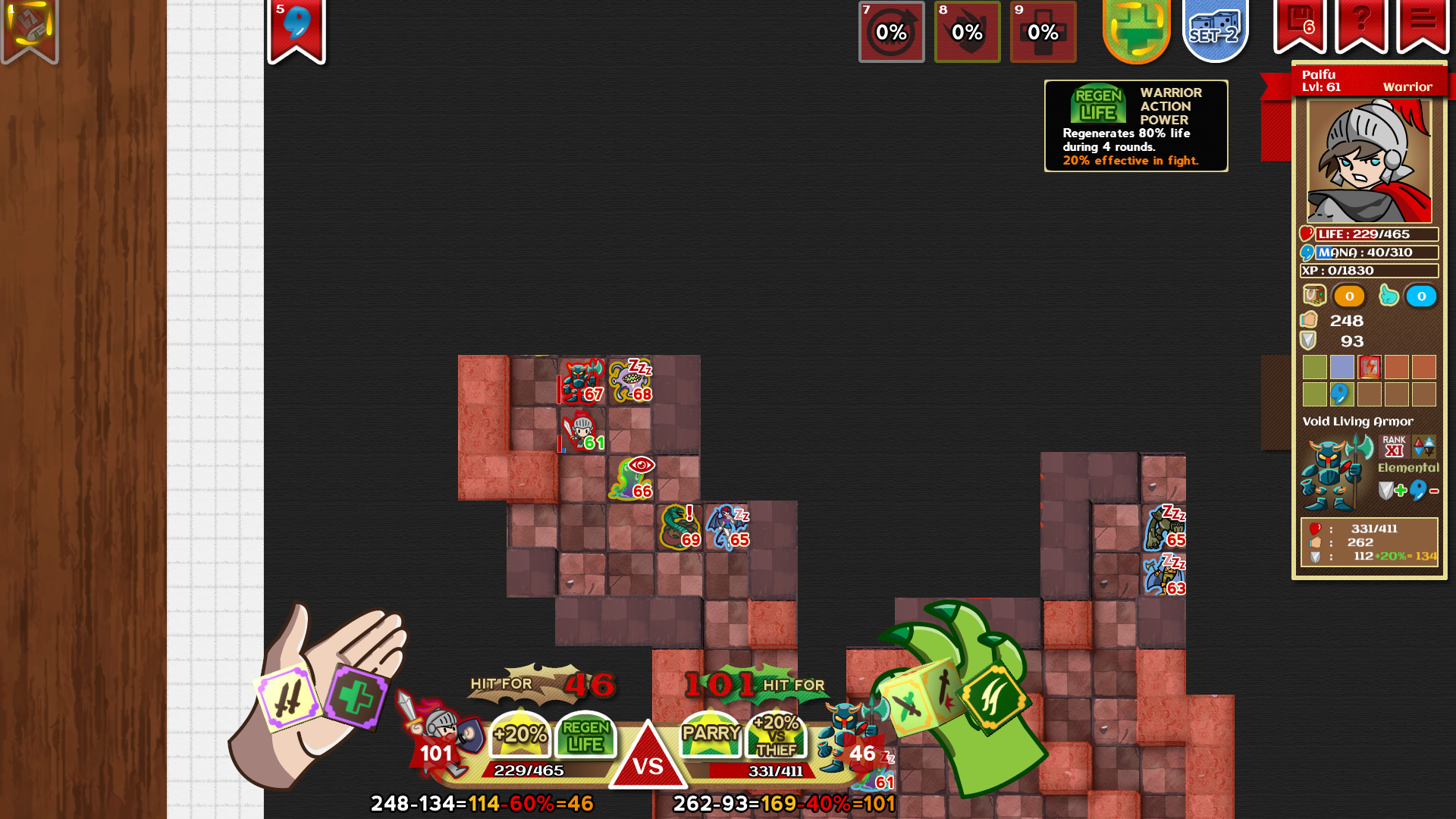Click the rank up/down arrows beside RANK XI
The height and width of the screenshot is (819, 1456).
pos(1426,446)
